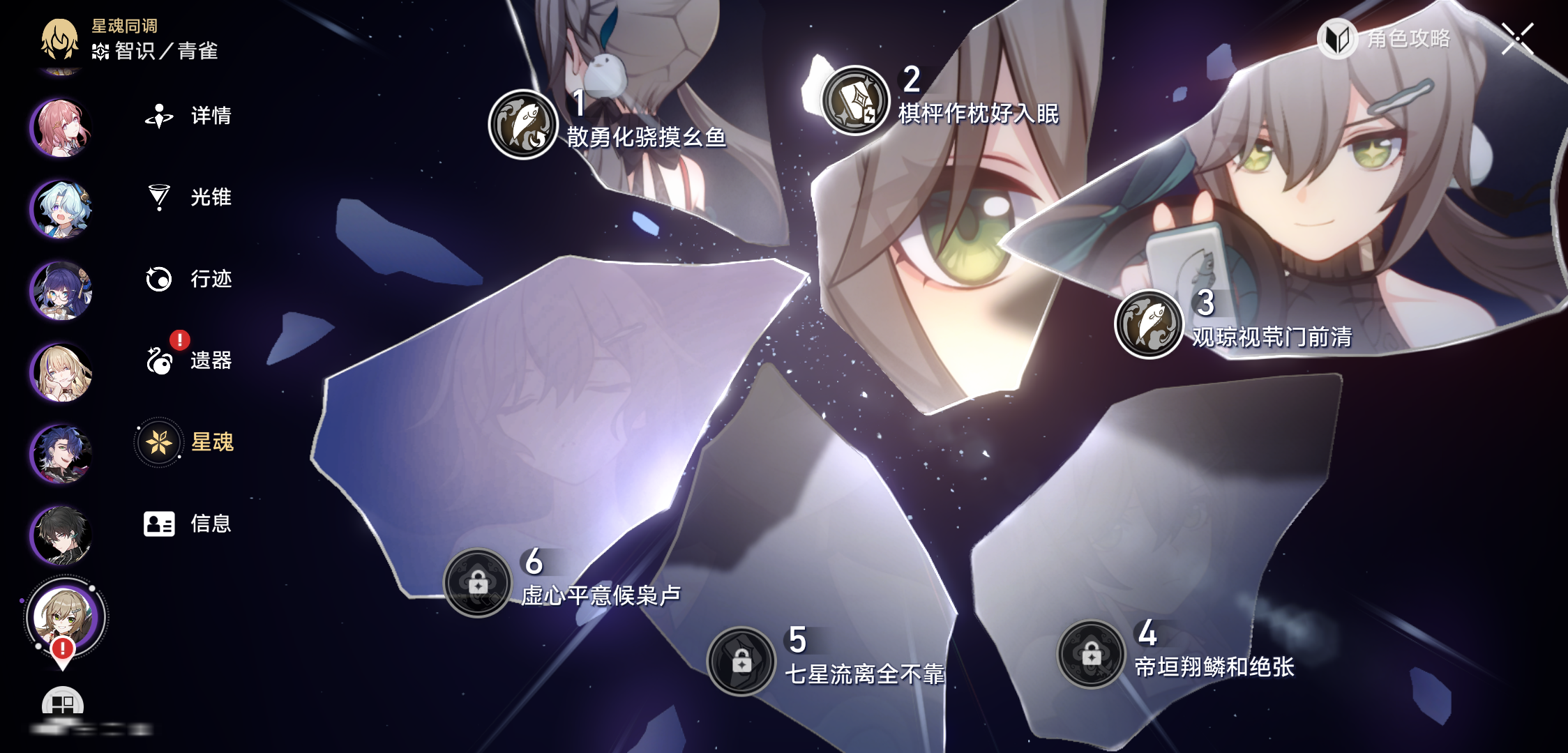Show the 信息 character info tab
This screenshot has height=753, width=1568.
[187, 524]
